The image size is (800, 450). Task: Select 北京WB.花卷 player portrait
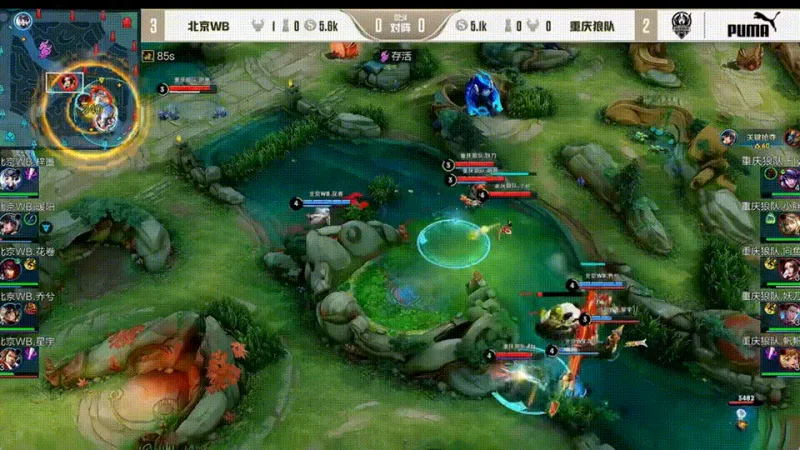coord(11,269)
